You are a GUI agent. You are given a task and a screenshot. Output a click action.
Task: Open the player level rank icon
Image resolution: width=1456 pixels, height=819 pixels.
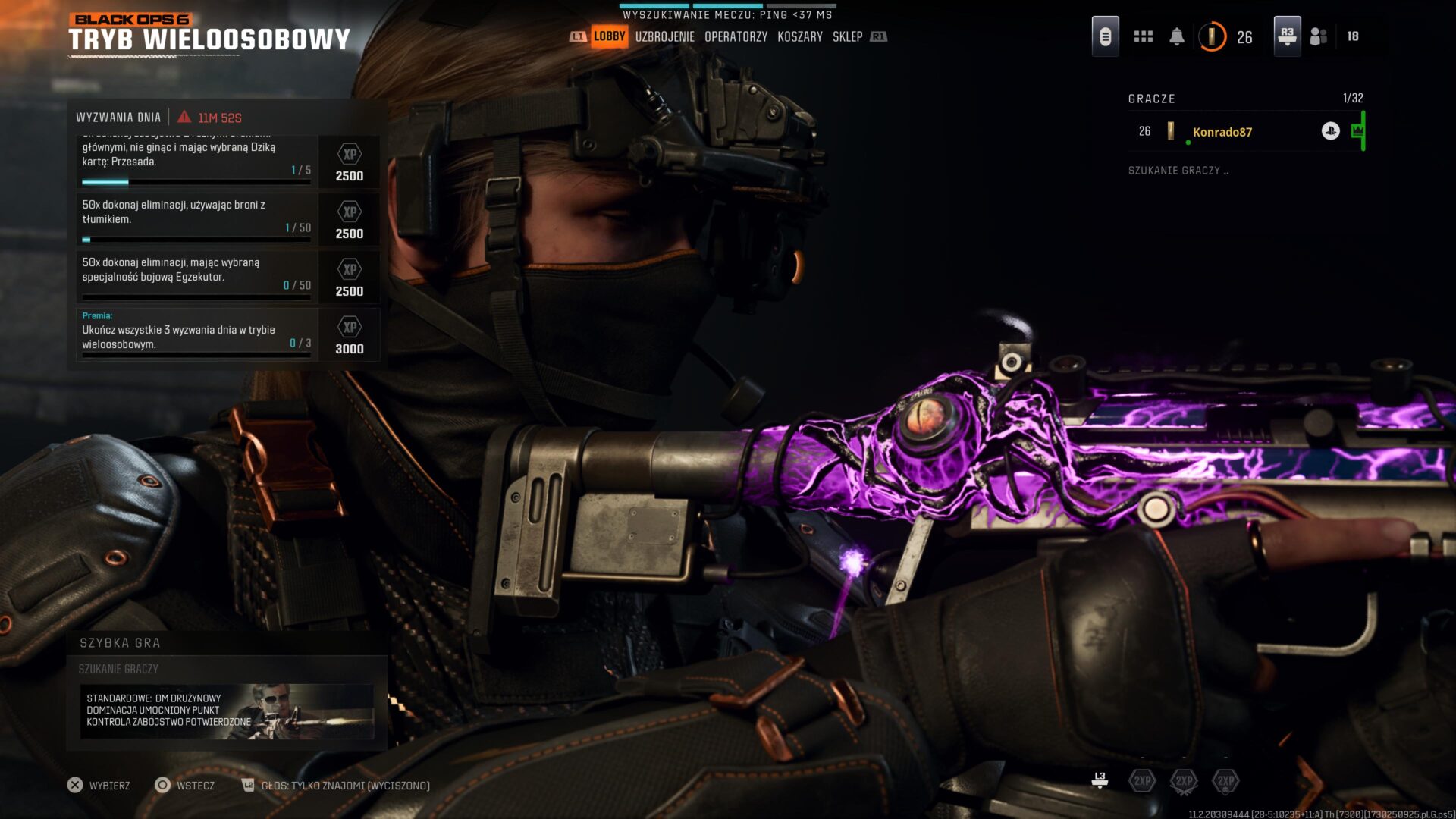pyautogui.click(x=1212, y=36)
